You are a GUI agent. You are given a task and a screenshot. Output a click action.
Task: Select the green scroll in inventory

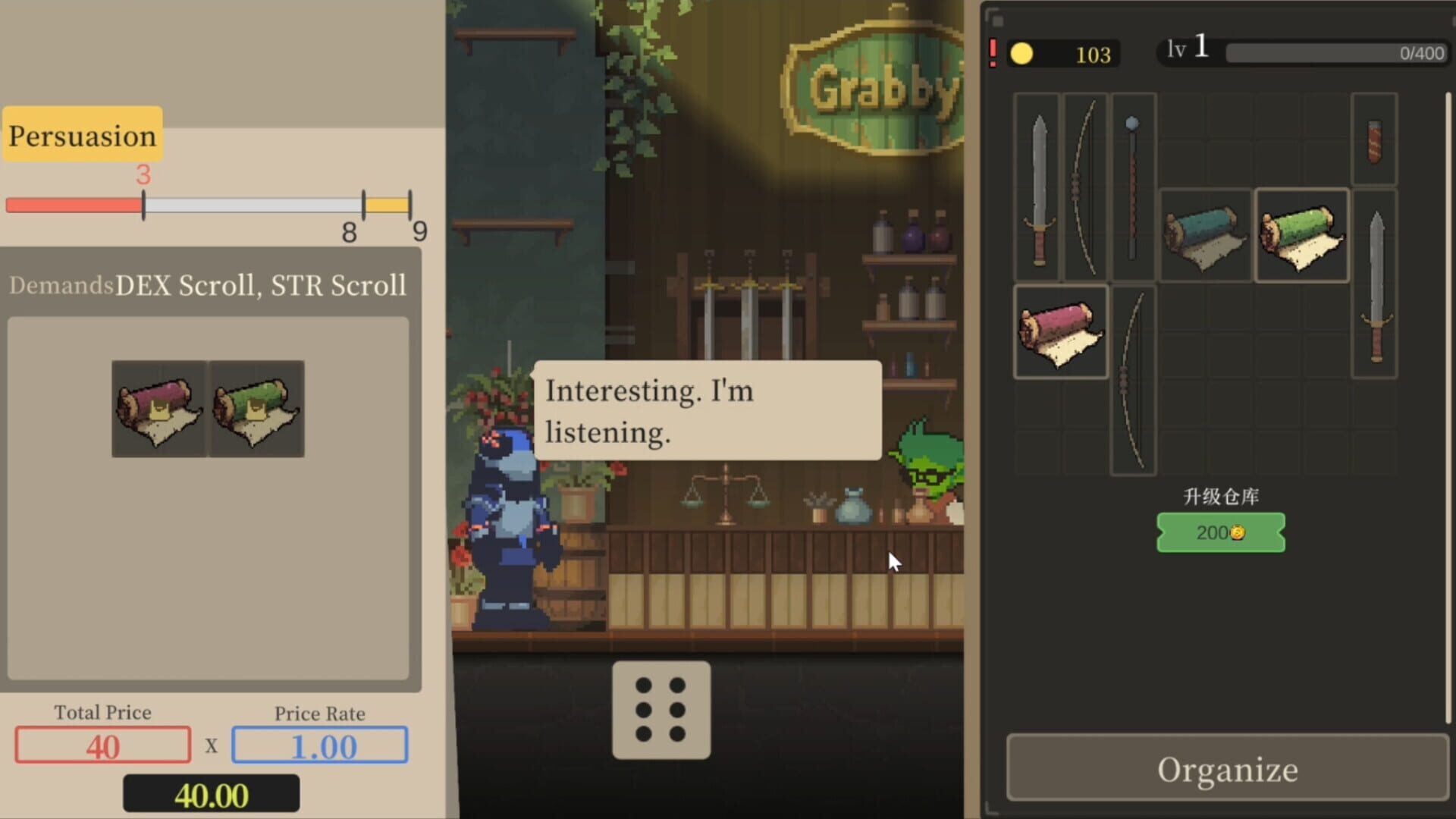pos(1301,237)
